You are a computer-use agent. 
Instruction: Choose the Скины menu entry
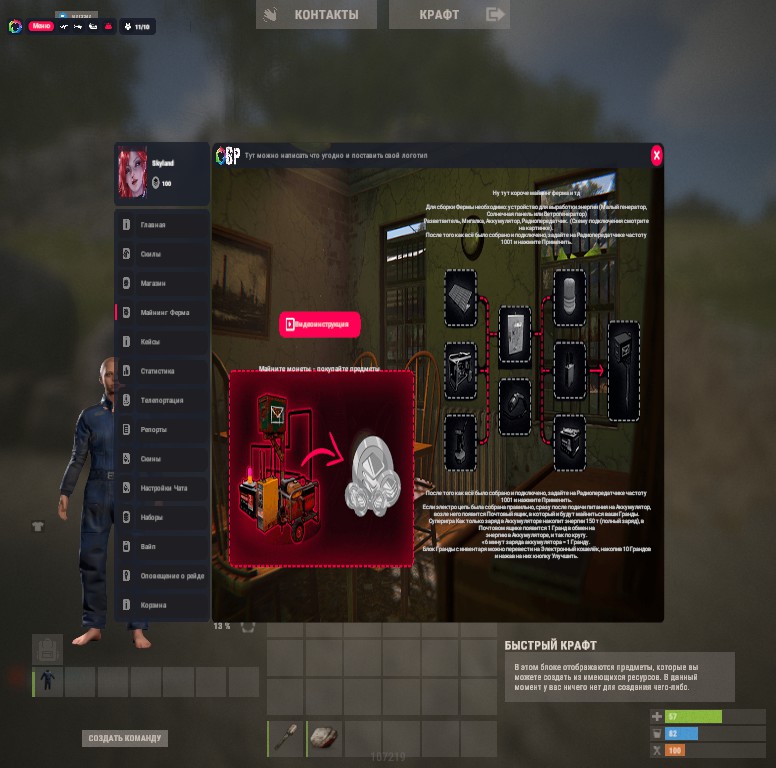coord(162,459)
